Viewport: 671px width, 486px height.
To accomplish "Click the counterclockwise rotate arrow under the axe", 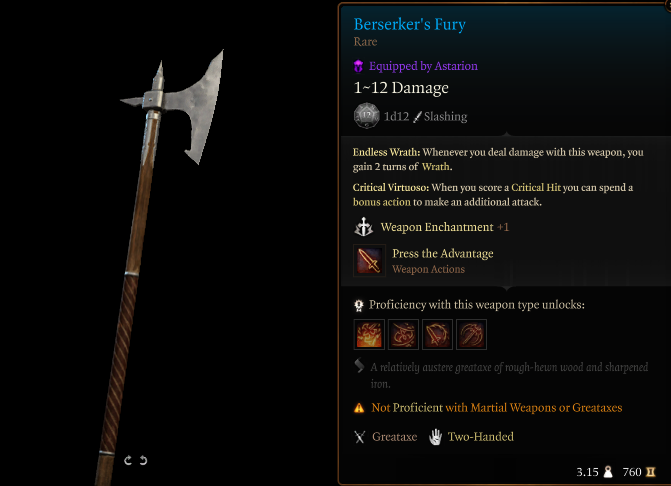I will tap(143, 460).
